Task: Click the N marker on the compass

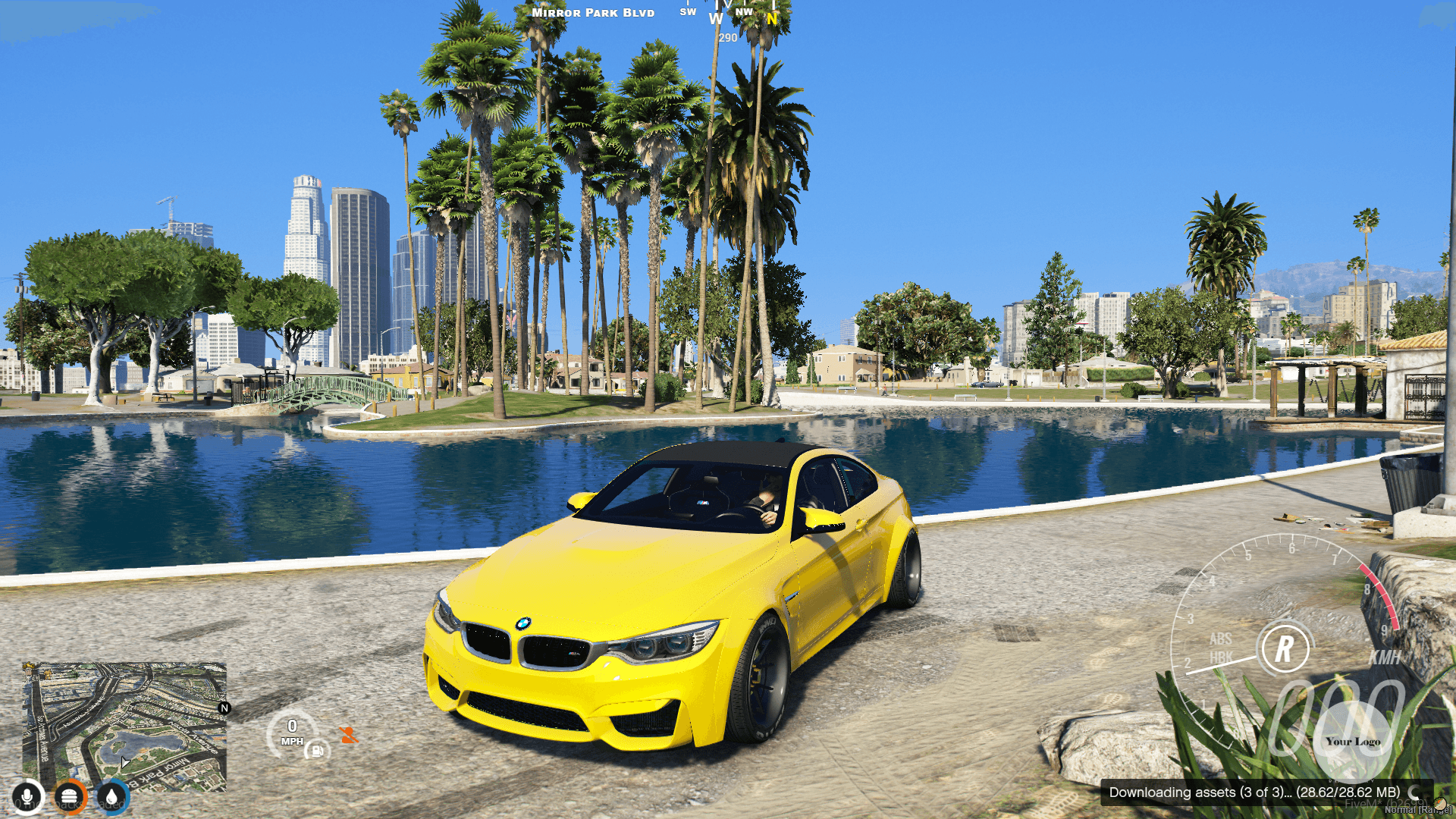Action: [x=771, y=18]
